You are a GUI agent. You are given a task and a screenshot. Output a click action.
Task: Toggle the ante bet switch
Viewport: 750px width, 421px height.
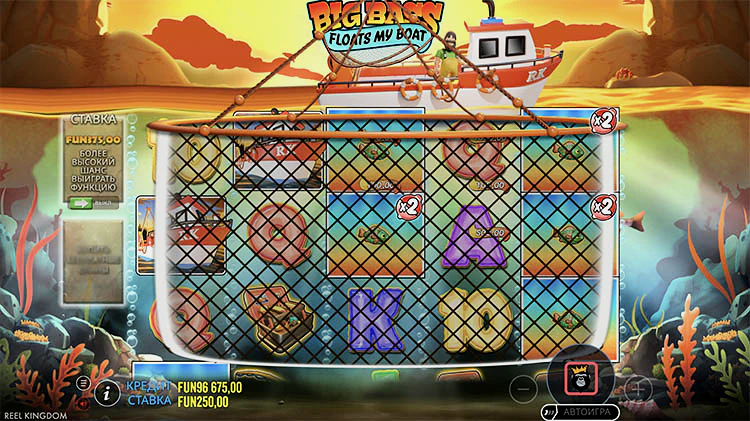(x=83, y=202)
